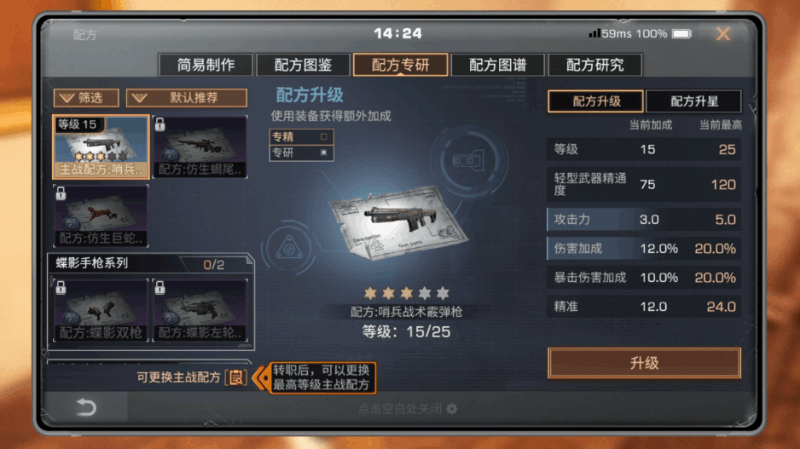Pick the locked 仿生巨蛇 recipe card
800x449 pixels.
(x=101, y=215)
